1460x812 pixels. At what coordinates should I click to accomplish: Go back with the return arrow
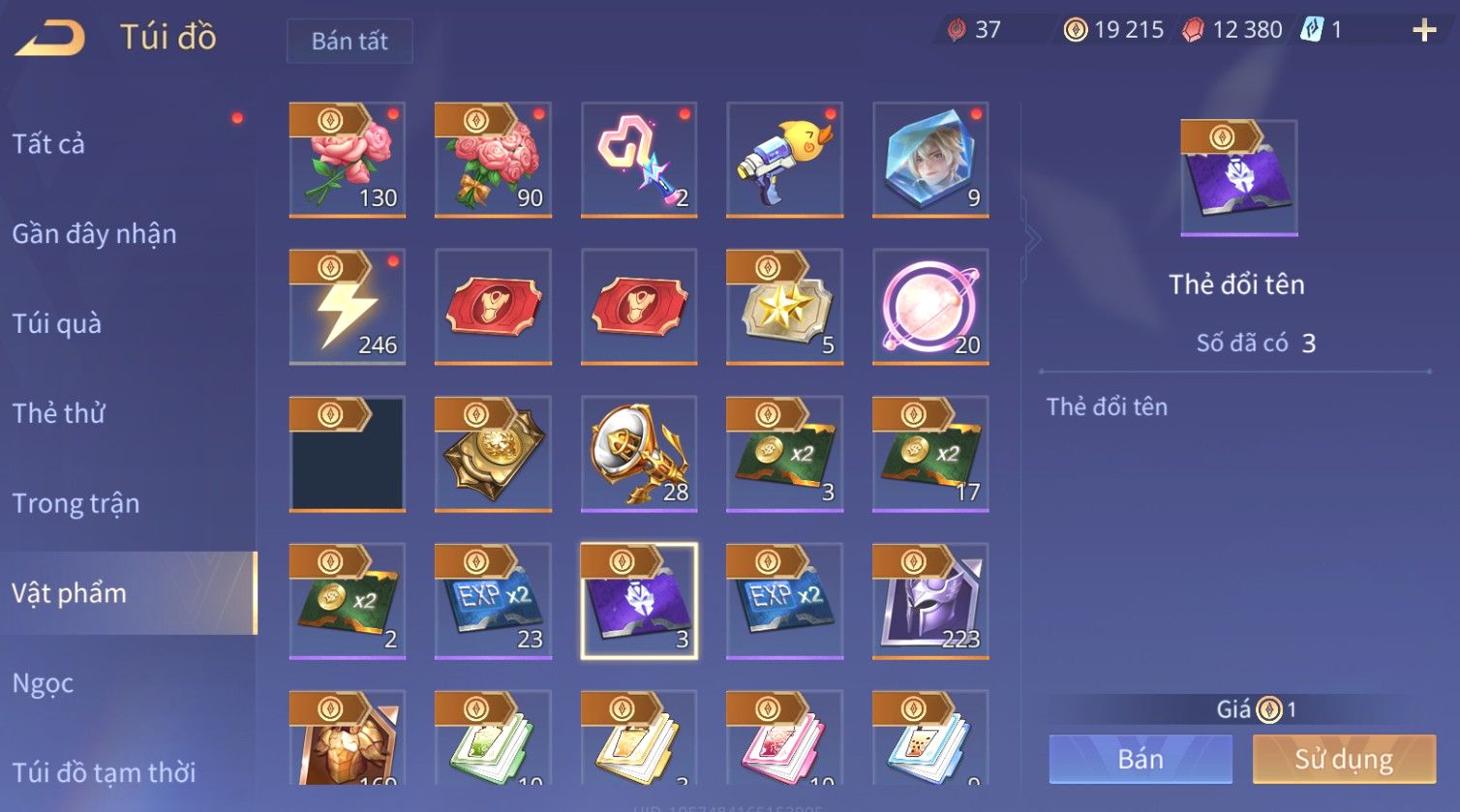click(x=50, y=39)
